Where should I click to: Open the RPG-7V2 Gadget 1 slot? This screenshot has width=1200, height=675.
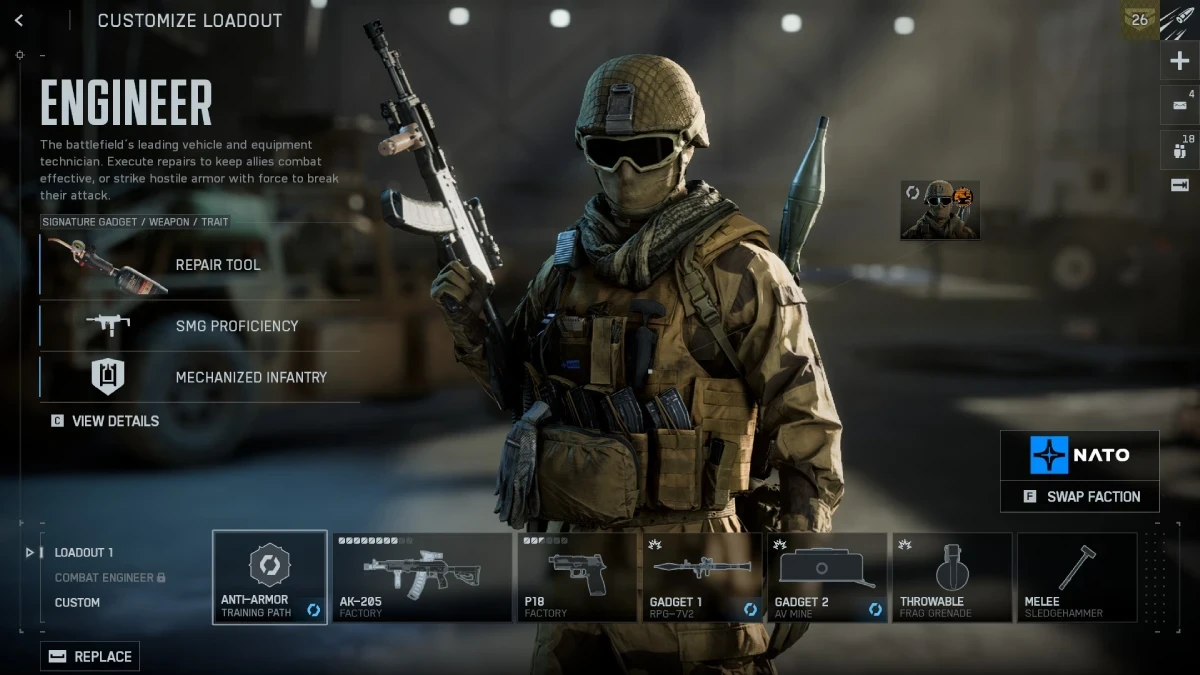[702, 576]
